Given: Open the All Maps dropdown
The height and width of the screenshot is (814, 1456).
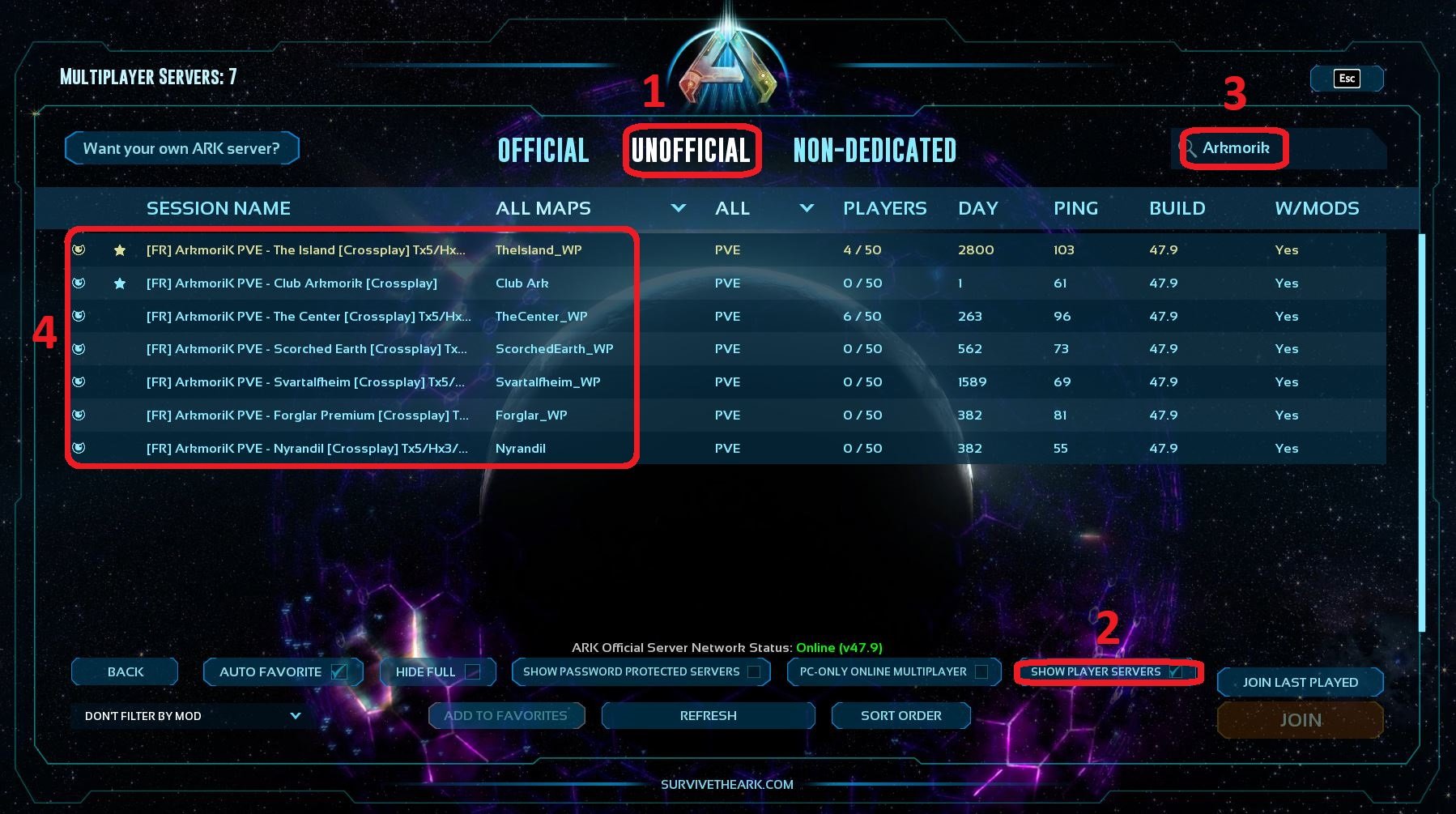Looking at the screenshot, I should click(x=679, y=208).
